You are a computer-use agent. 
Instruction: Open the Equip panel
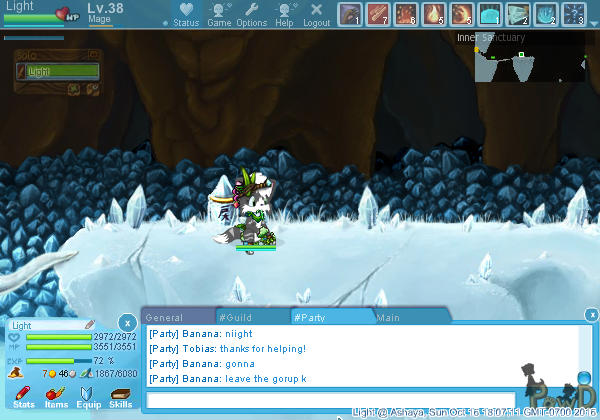click(x=88, y=397)
